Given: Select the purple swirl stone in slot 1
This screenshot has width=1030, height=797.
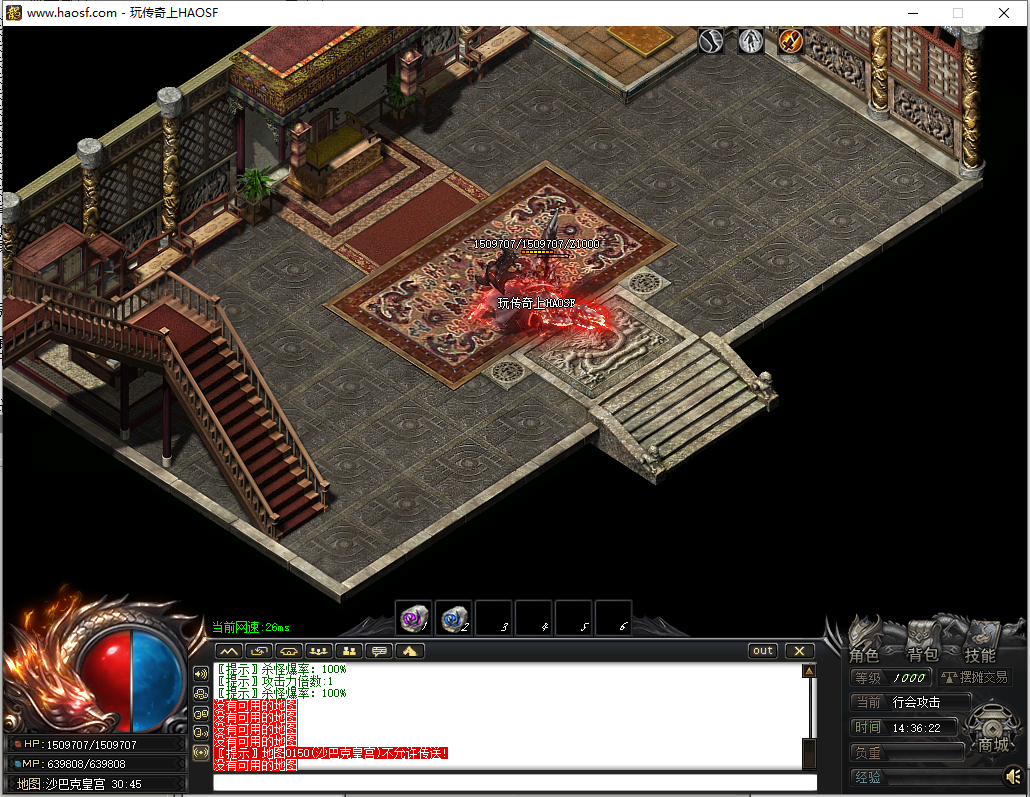Looking at the screenshot, I should [x=413, y=620].
